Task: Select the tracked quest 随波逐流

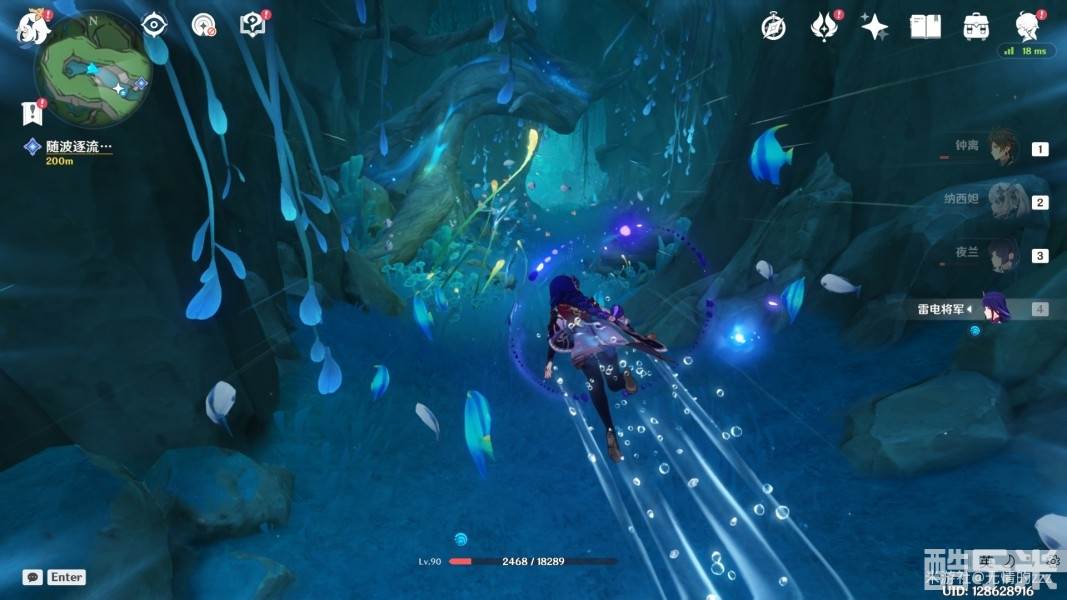Action: point(78,146)
